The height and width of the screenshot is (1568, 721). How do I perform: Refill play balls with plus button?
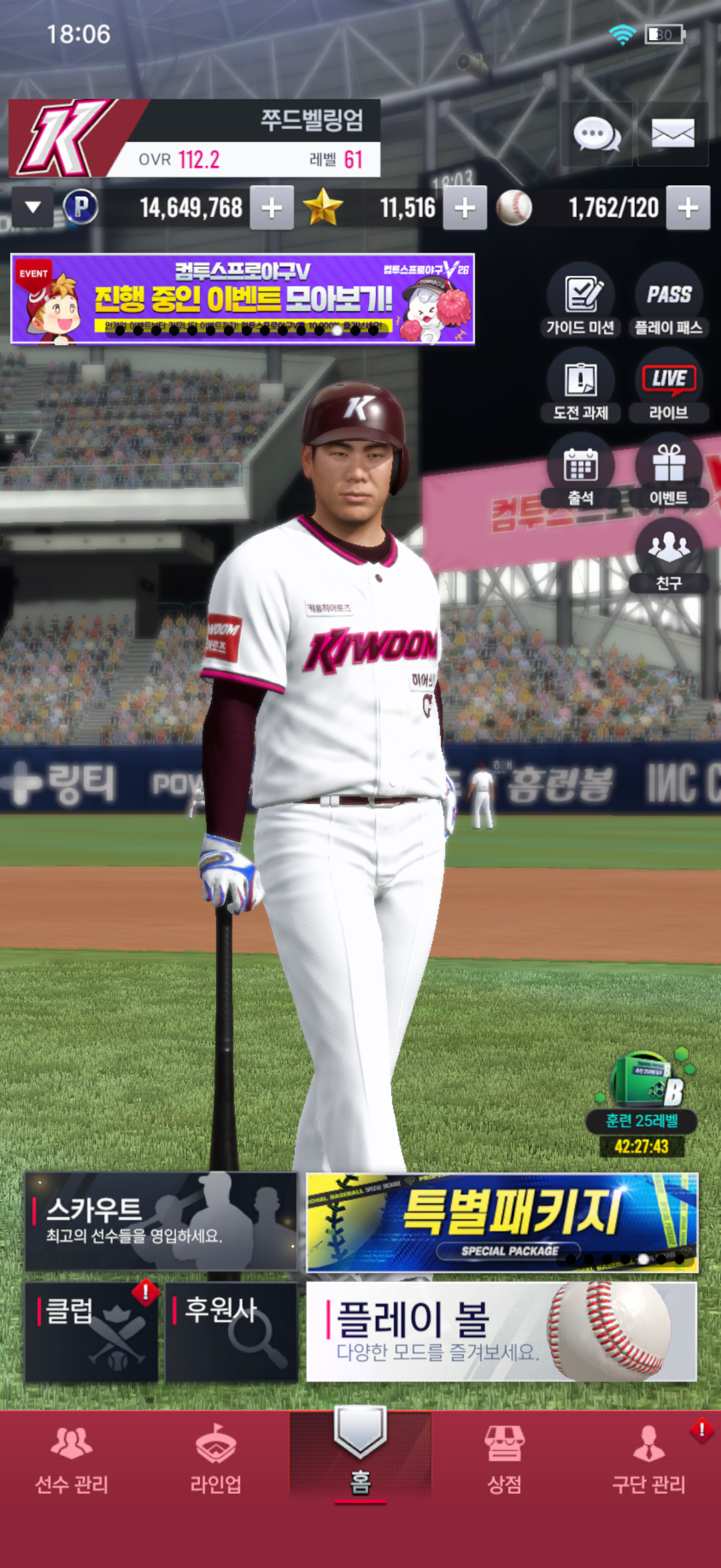point(688,208)
